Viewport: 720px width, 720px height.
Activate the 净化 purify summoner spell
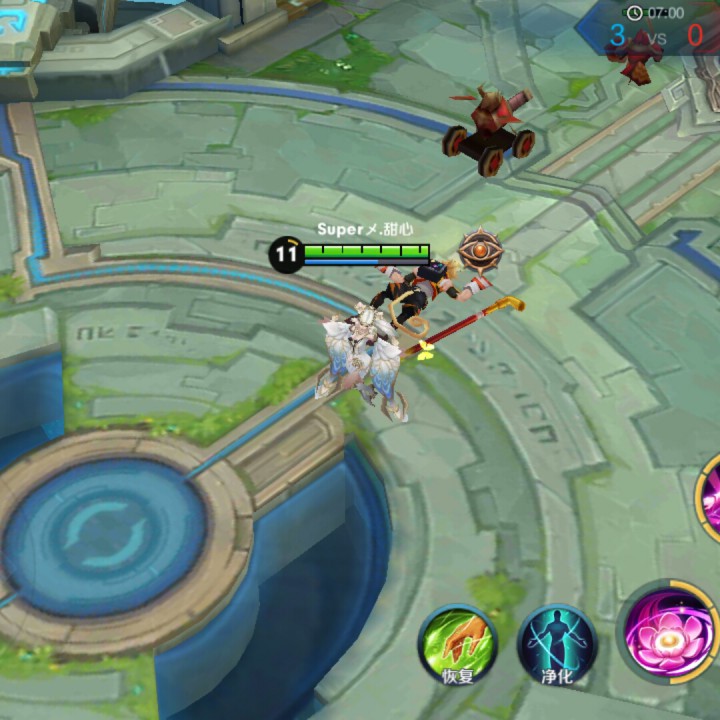(557, 643)
